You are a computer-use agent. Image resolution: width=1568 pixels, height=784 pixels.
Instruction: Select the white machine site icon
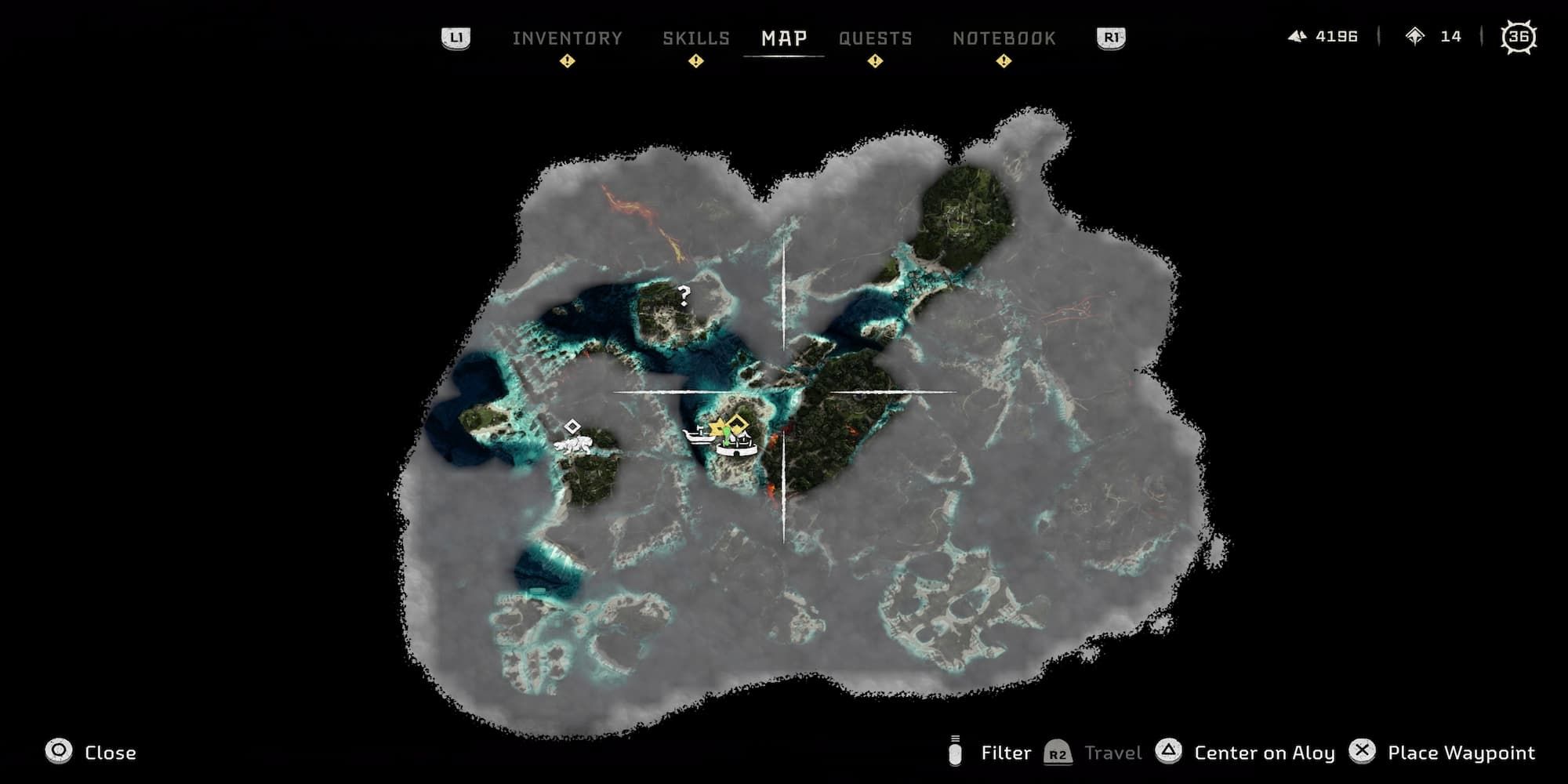click(572, 445)
